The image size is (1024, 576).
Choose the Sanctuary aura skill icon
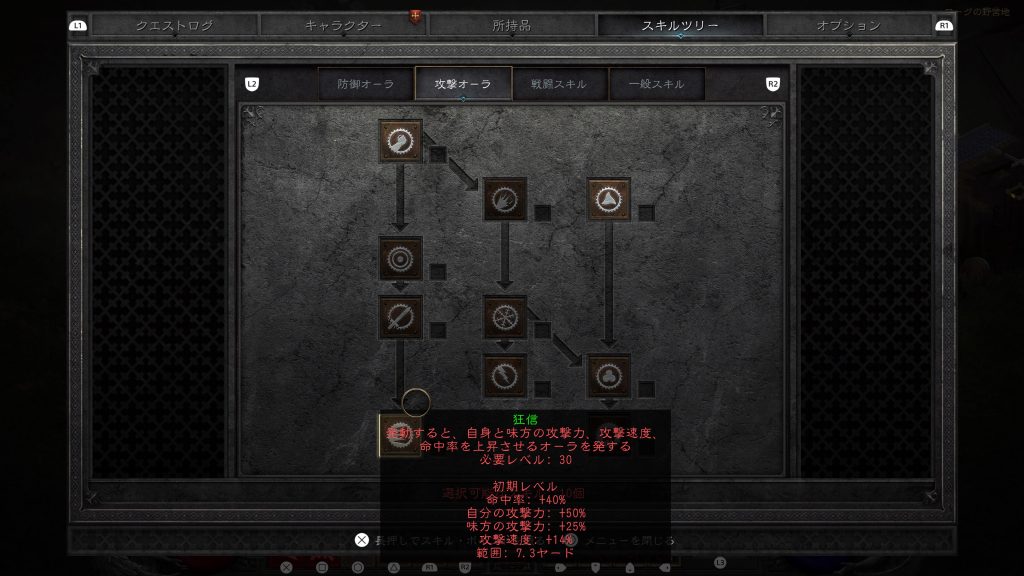pyautogui.click(x=609, y=375)
